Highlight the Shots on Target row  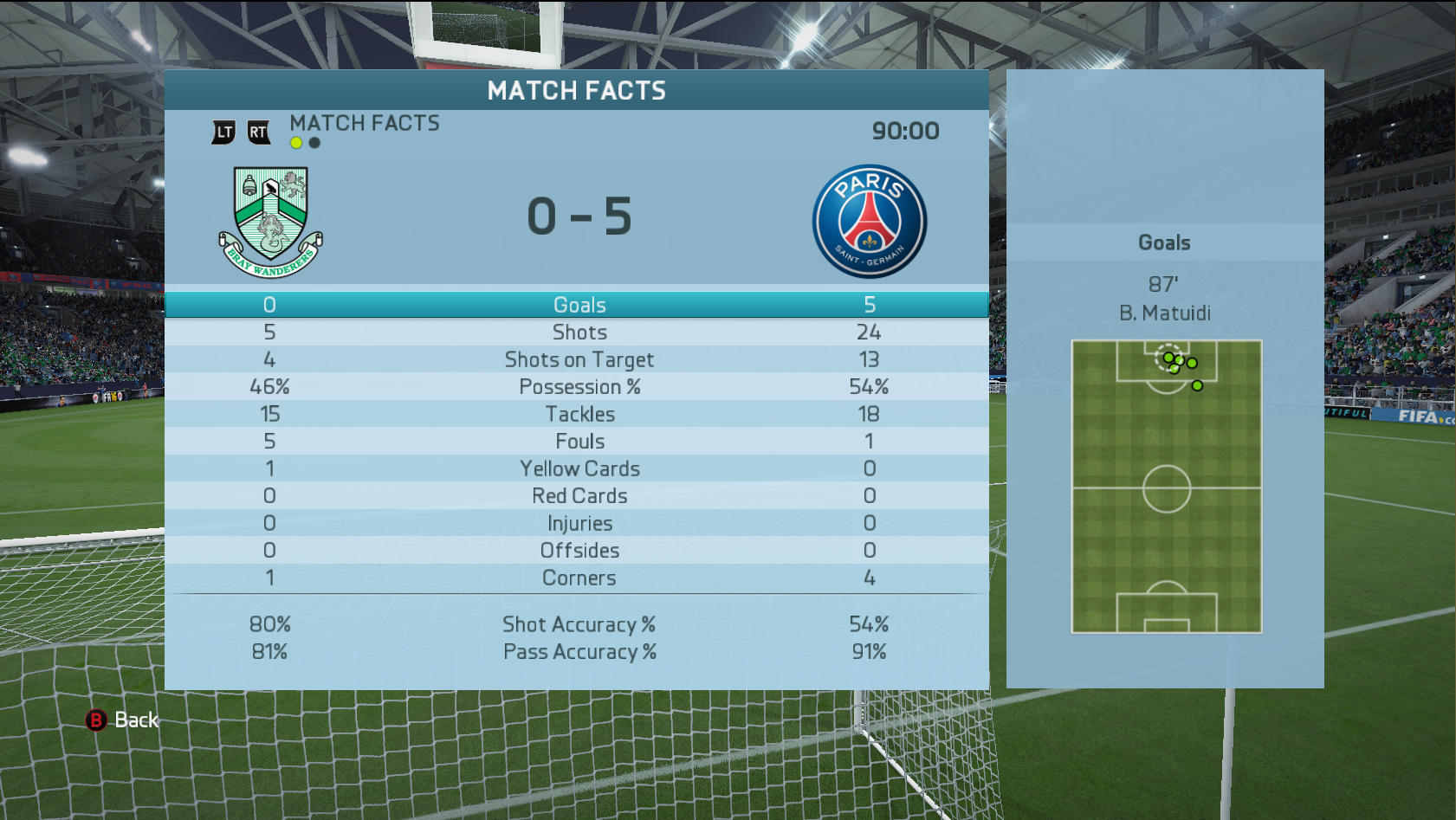pyautogui.click(x=579, y=359)
